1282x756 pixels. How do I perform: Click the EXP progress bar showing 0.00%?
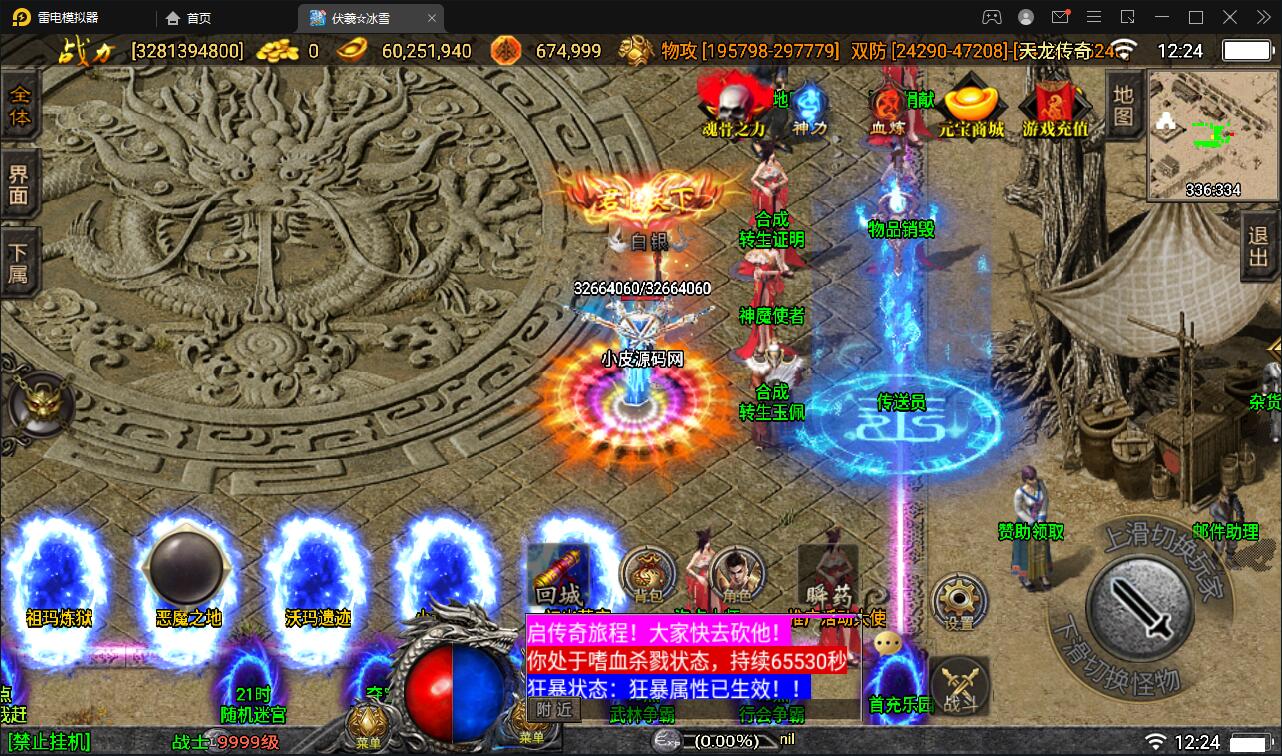(x=720, y=742)
